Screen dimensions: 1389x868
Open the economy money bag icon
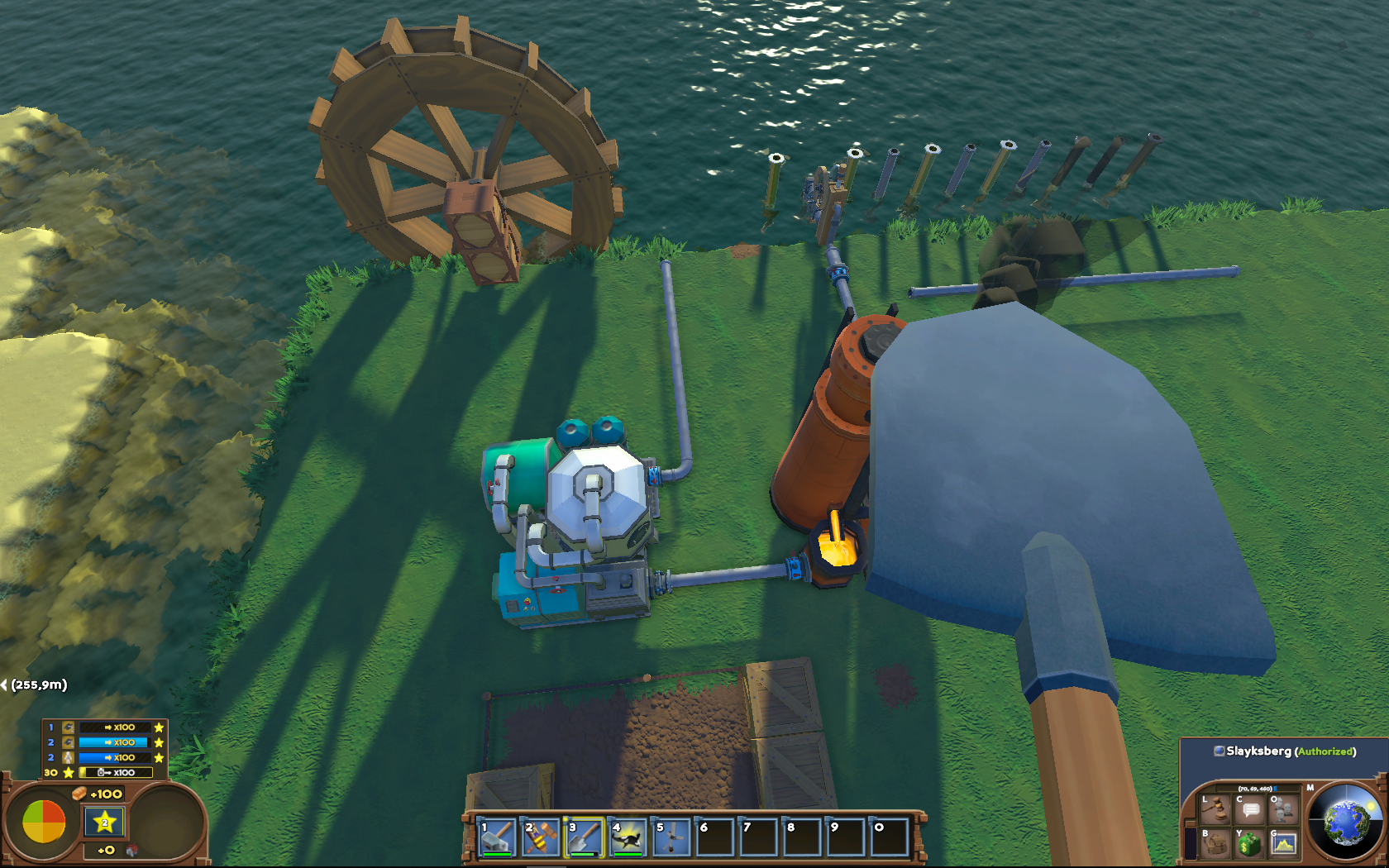[x=1249, y=843]
